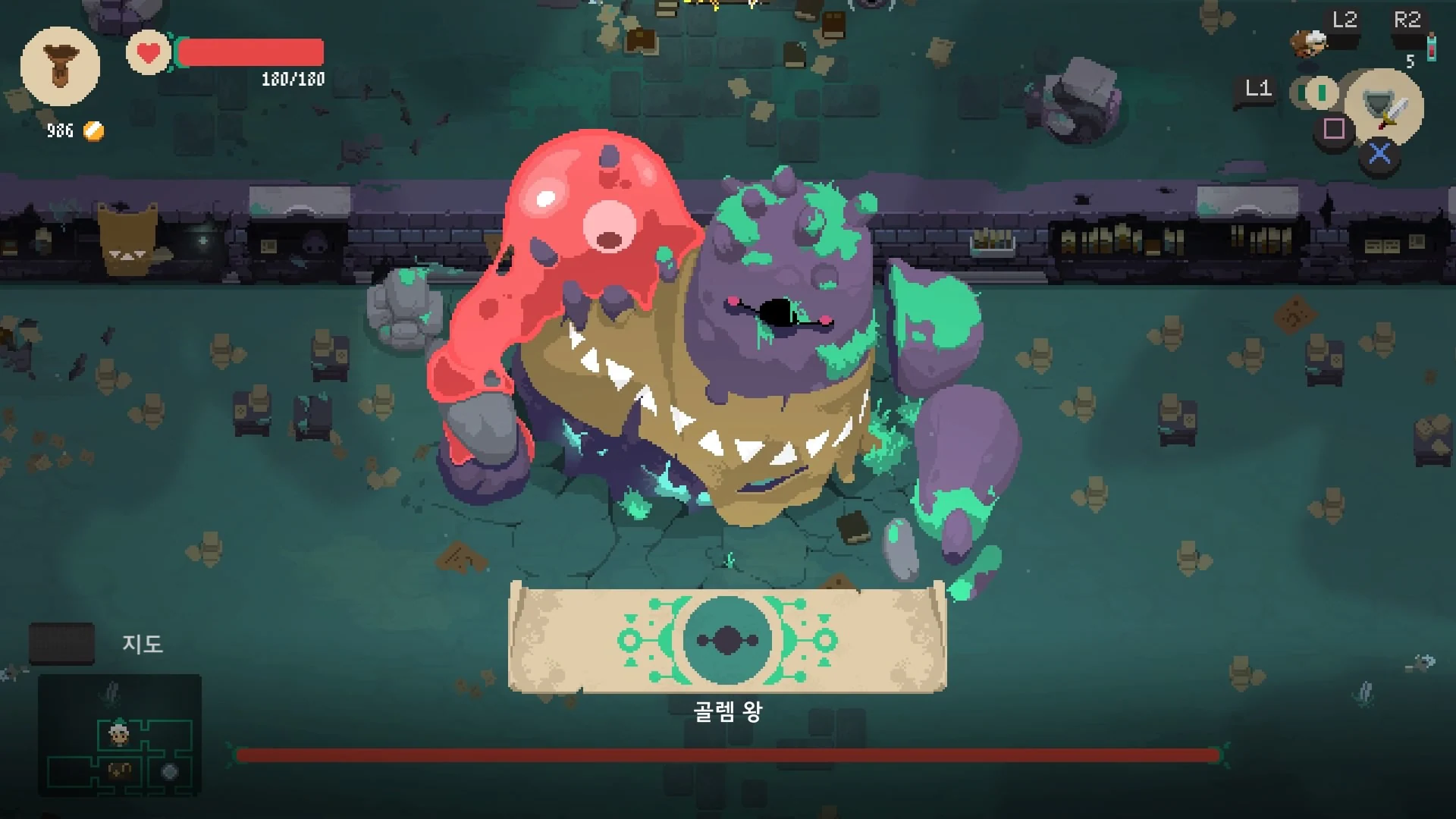This screenshot has height=819, width=1456.
Task: Toggle the L1 shortcut slot
Action: tap(1258, 90)
